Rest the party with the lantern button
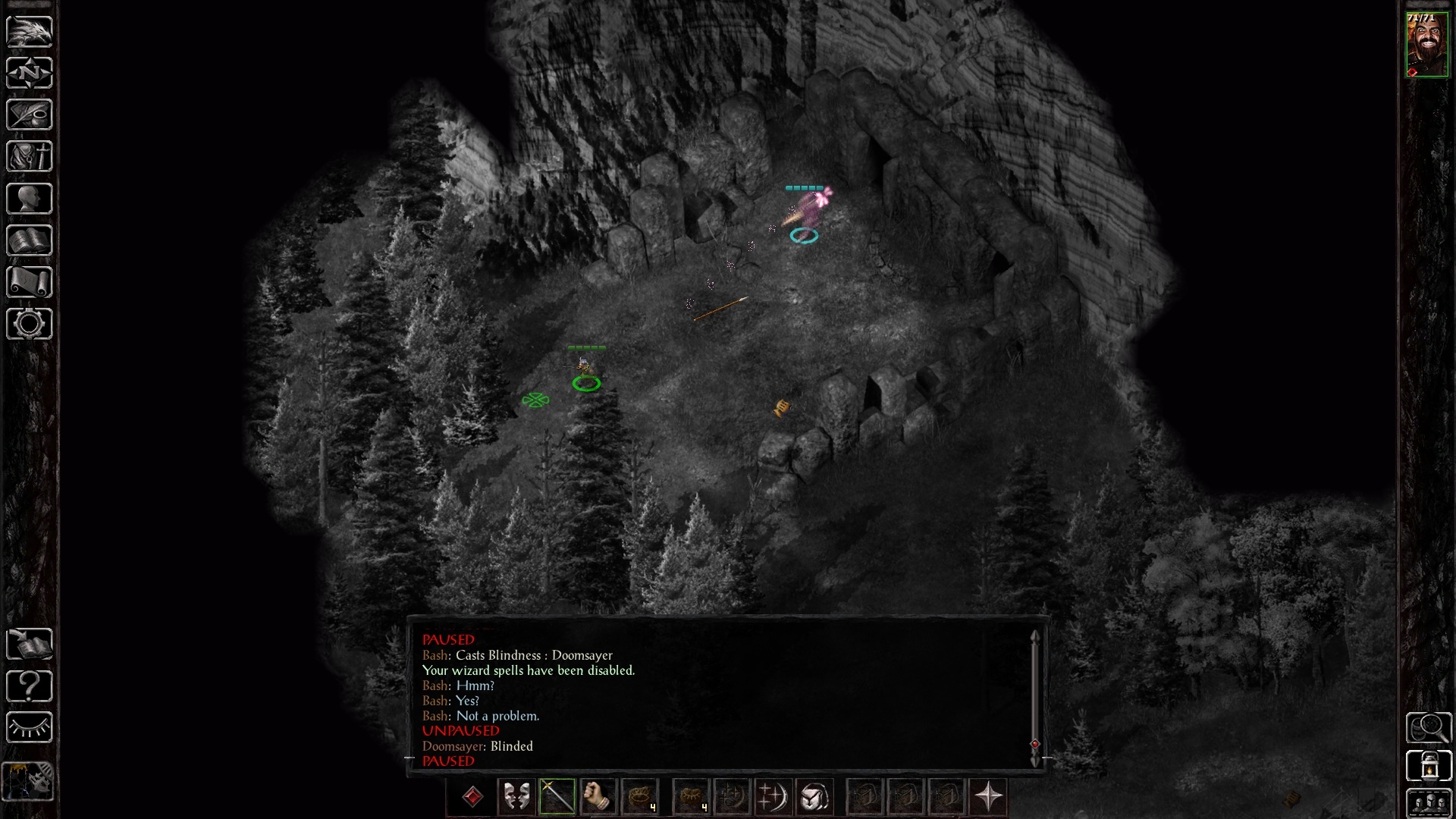The image size is (1456, 819). [1429, 766]
